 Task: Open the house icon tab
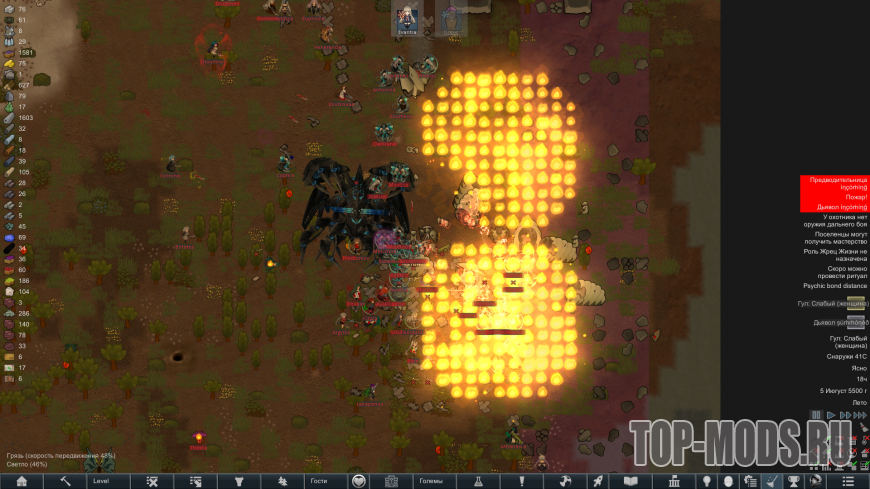coord(21,481)
